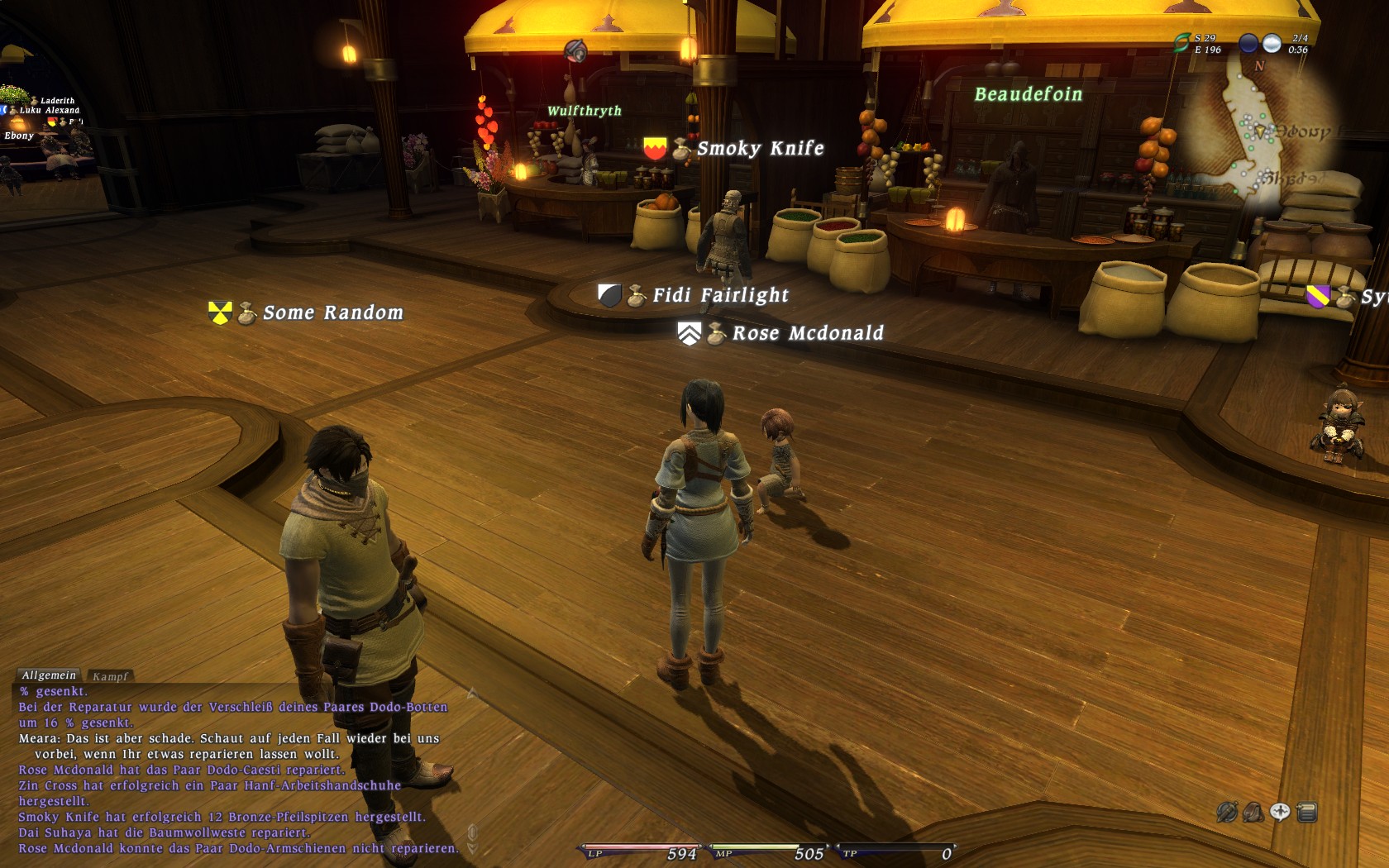
Task: Toggle the sheathed weapon icon
Action: 1227,813
